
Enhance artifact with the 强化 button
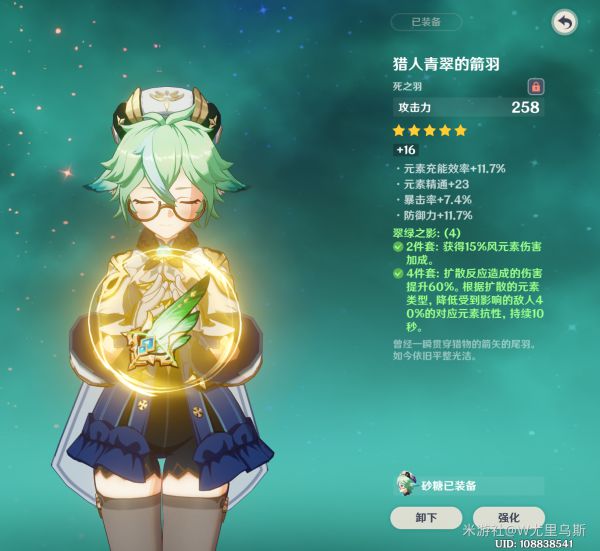click(x=508, y=517)
